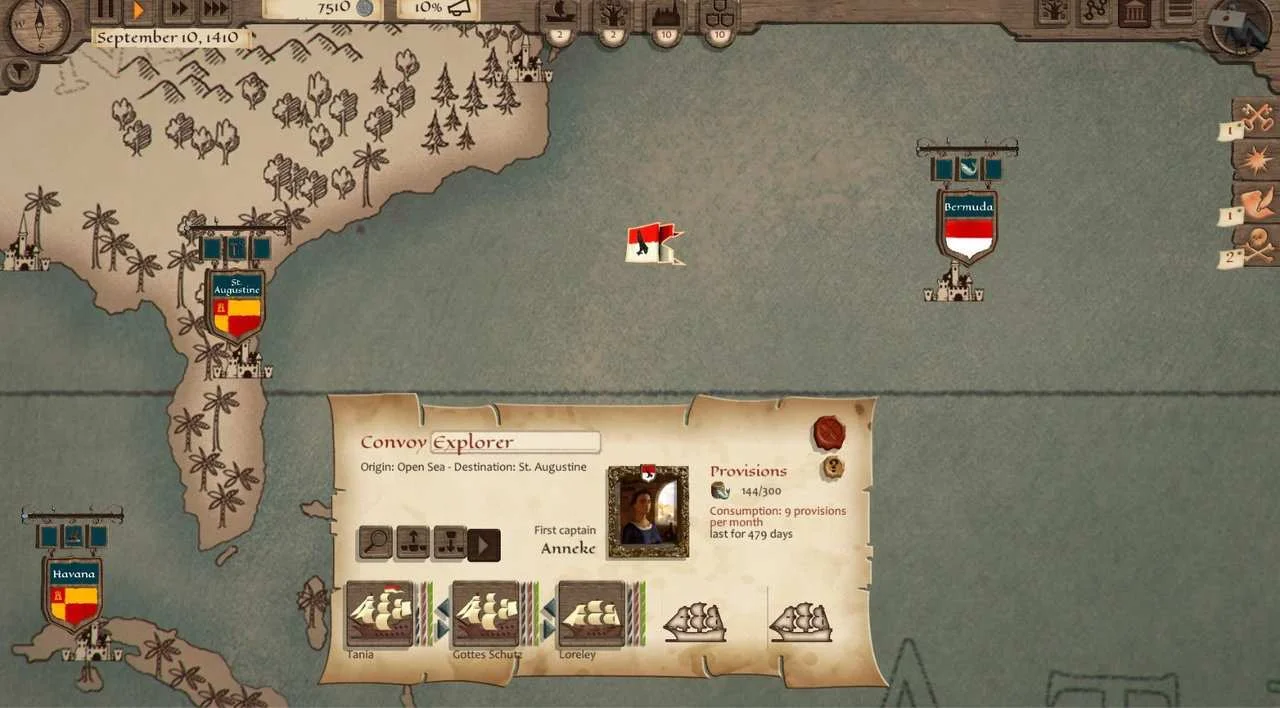Edit the convoy name field 'Explorer'
The width and height of the screenshot is (1280, 708).
515,442
